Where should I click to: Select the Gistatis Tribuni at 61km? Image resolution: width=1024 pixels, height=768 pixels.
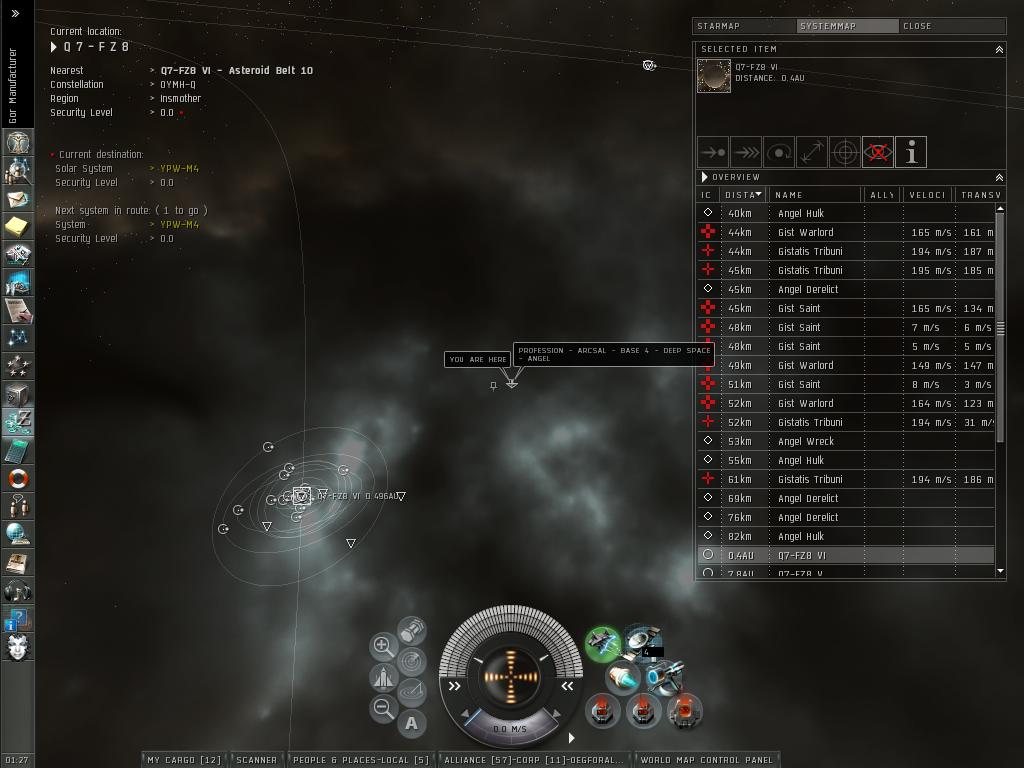pyautogui.click(x=809, y=479)
